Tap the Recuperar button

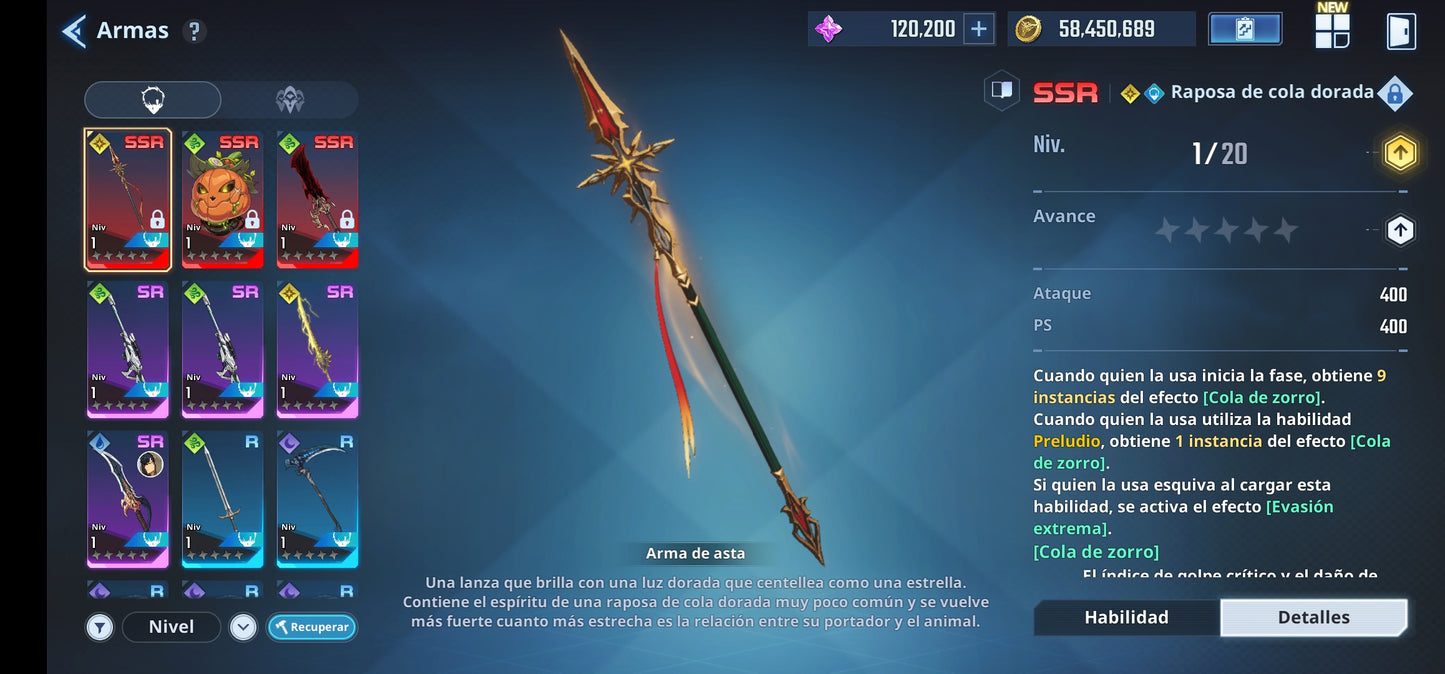click(x=312, y=627)
